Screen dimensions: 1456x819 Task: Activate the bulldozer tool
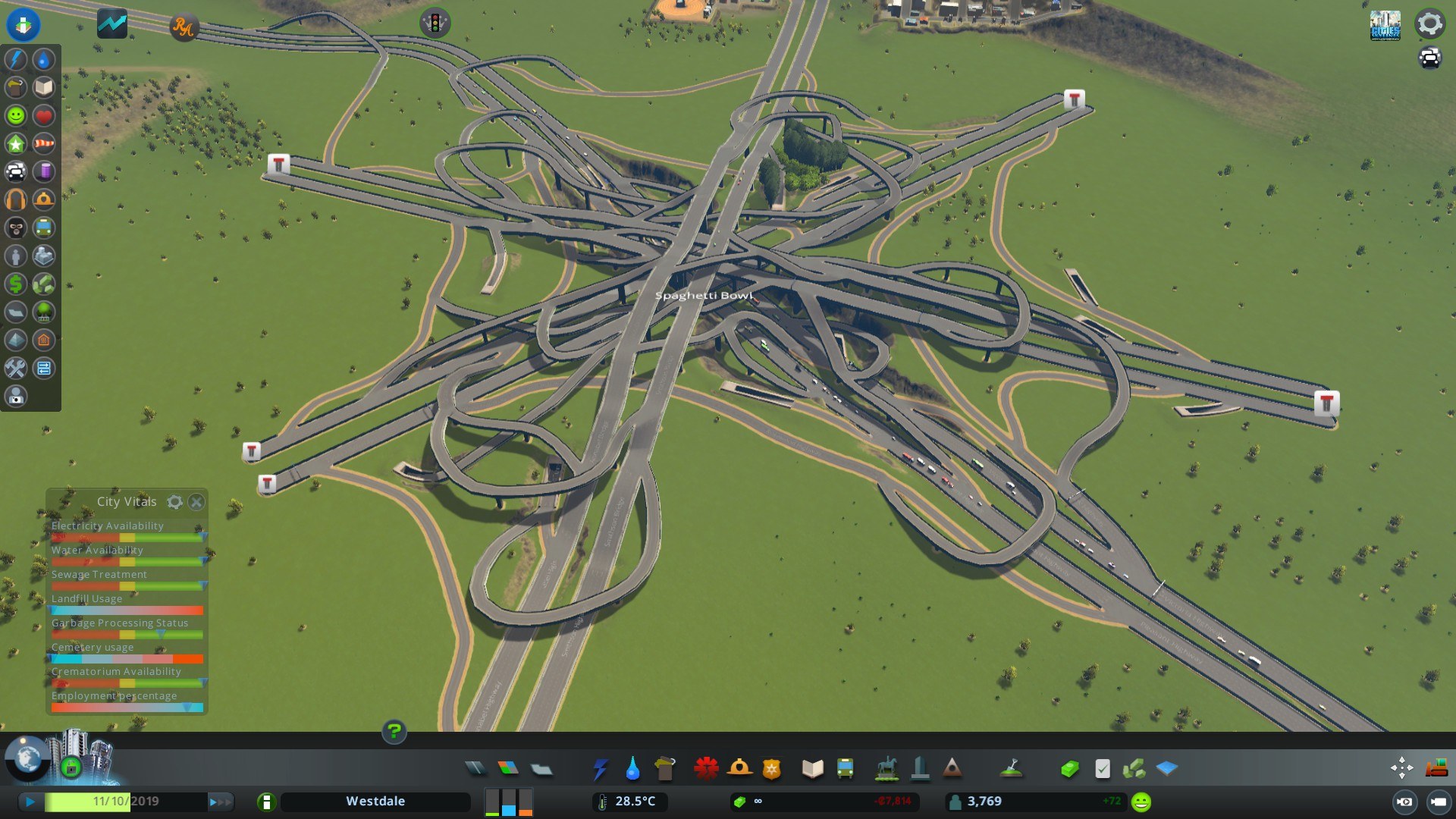[1436, 768]
